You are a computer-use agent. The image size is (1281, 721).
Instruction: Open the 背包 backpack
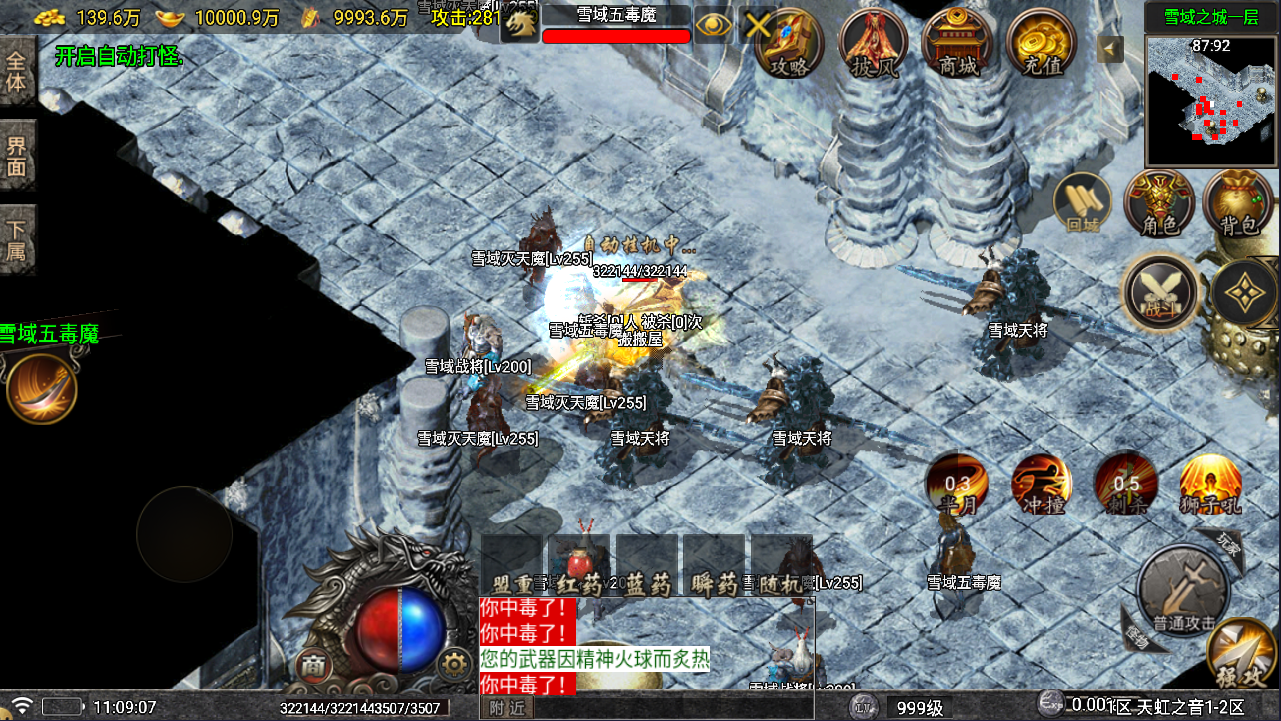(x=1238, y=203)
